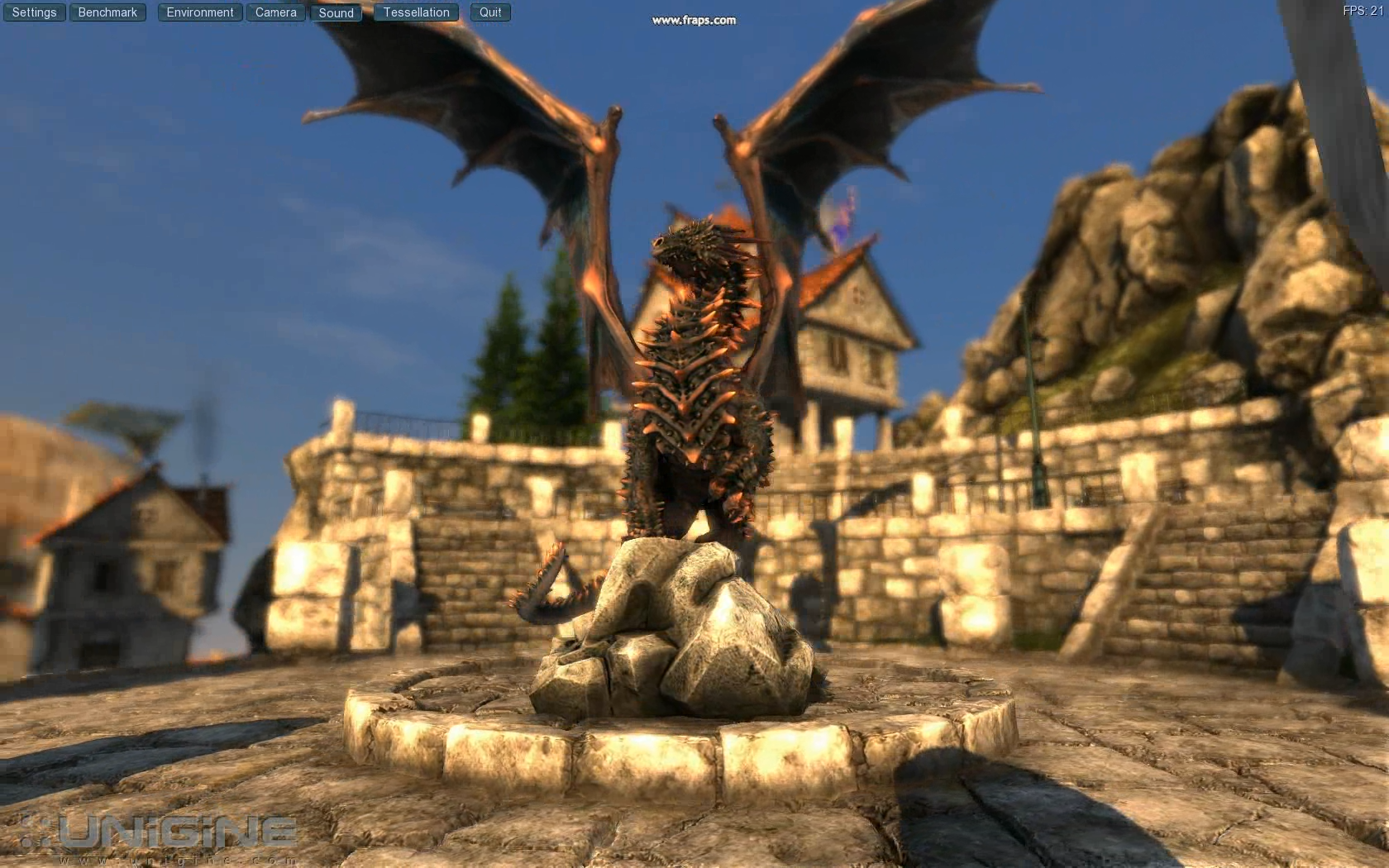Change the Tessellation setting
1389x868 pixels.
pos(416,12)
